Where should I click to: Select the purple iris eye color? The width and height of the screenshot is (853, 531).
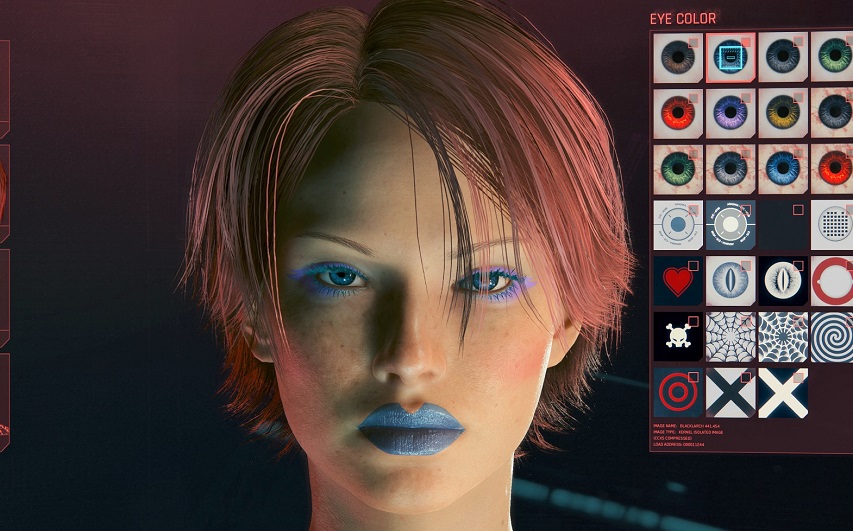coord(731,113)
